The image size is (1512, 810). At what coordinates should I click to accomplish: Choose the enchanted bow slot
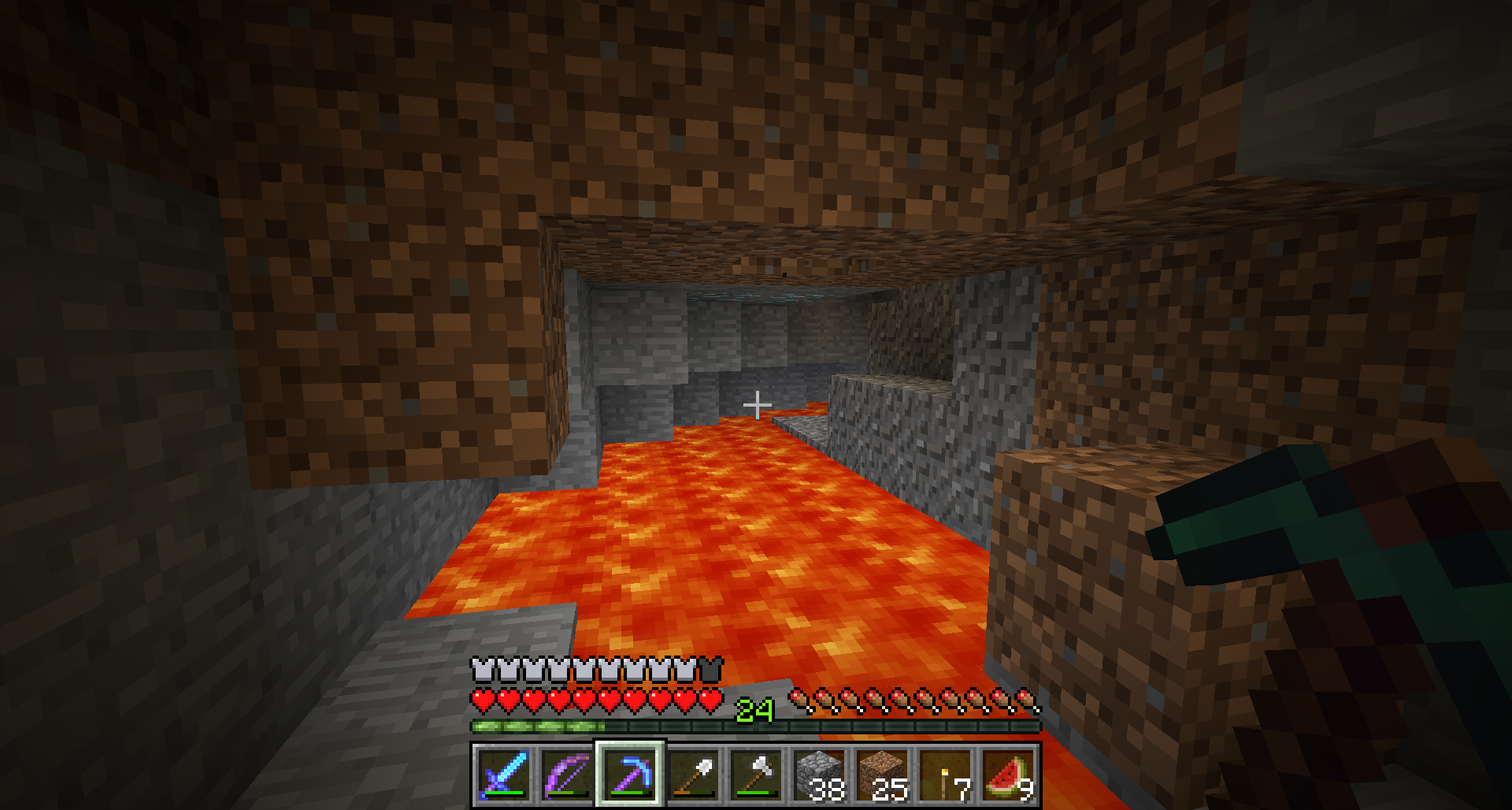(x=567, y=775)
